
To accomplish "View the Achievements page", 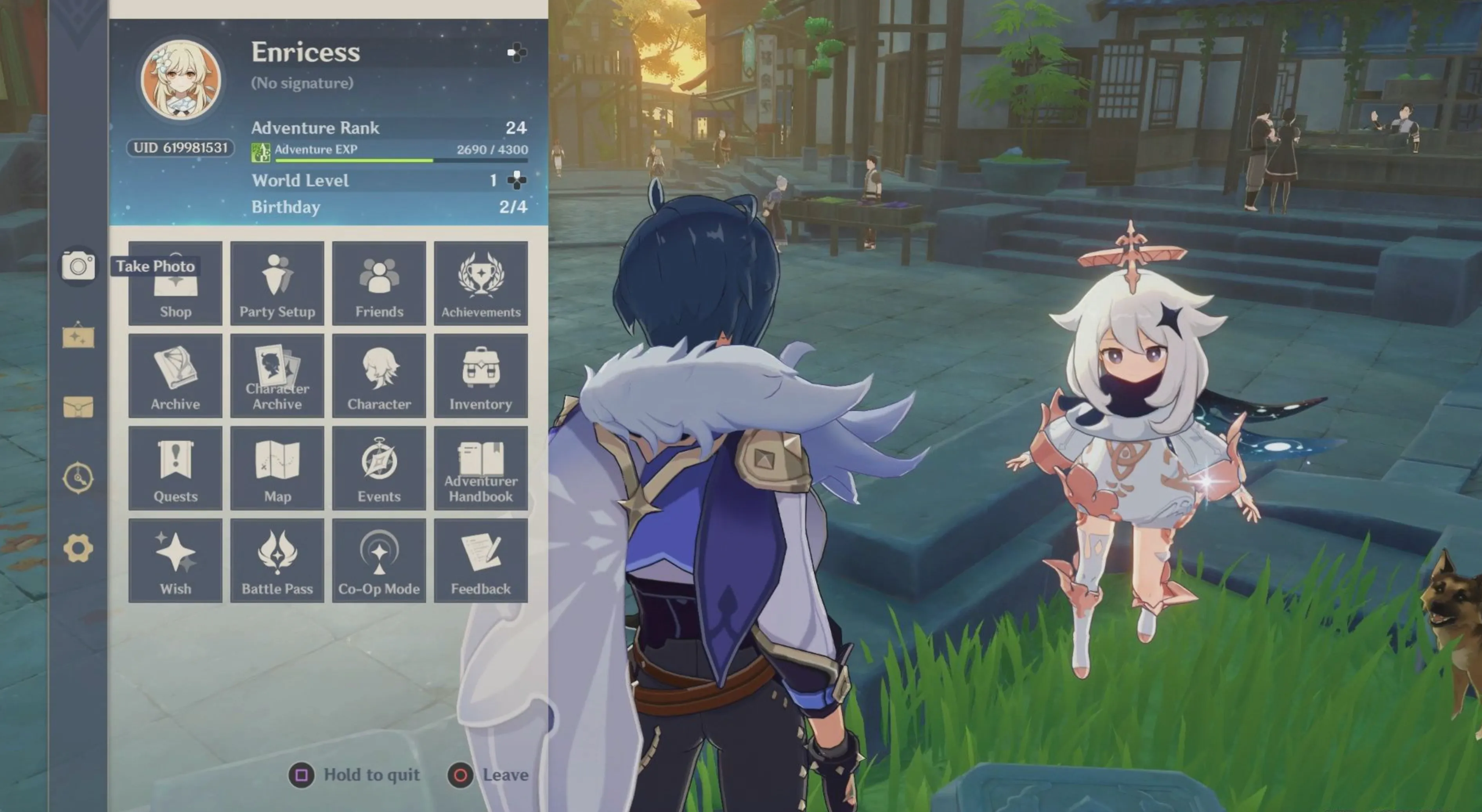I will tap(481, 283).
